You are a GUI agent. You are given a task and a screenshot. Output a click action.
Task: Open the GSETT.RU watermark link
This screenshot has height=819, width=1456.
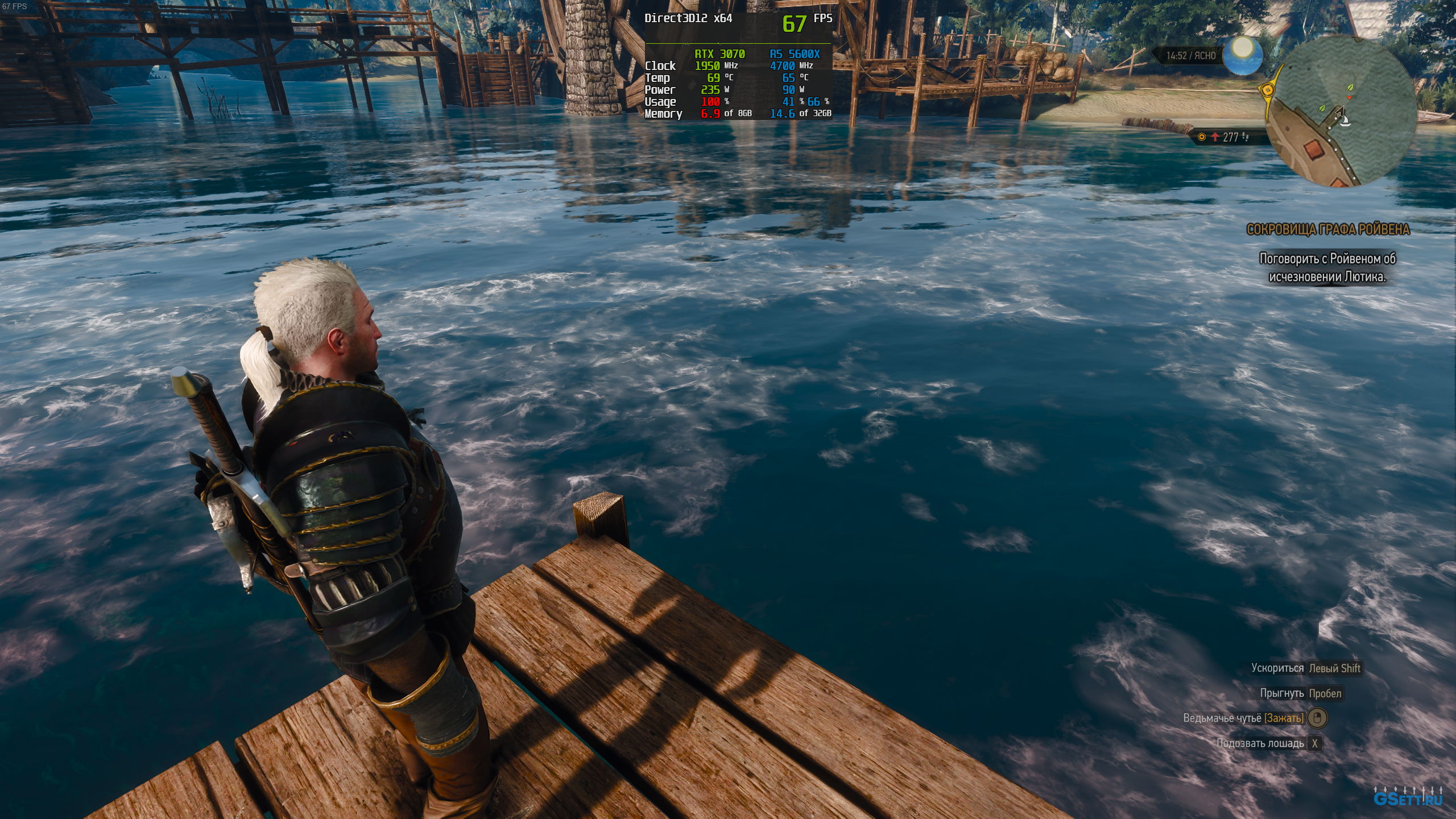point(1407,799)
